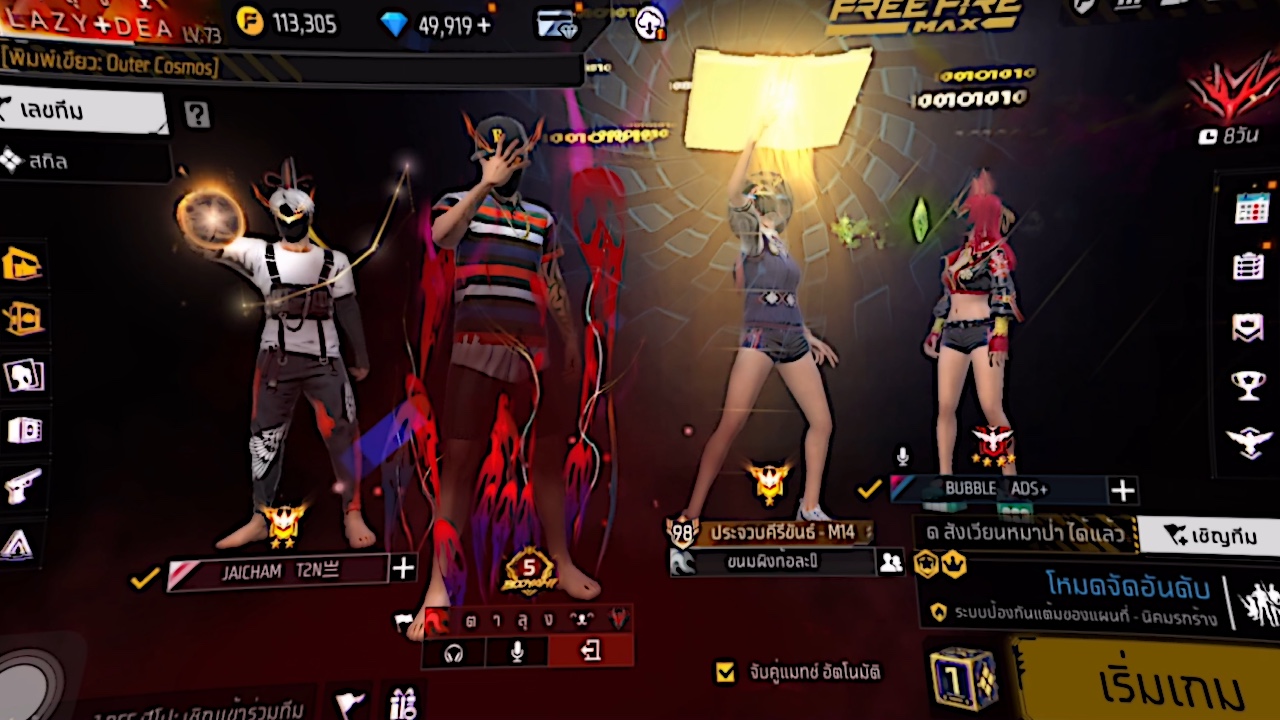
Task: Toggle the microphone voice chat icon
Action: pos(517,652)
